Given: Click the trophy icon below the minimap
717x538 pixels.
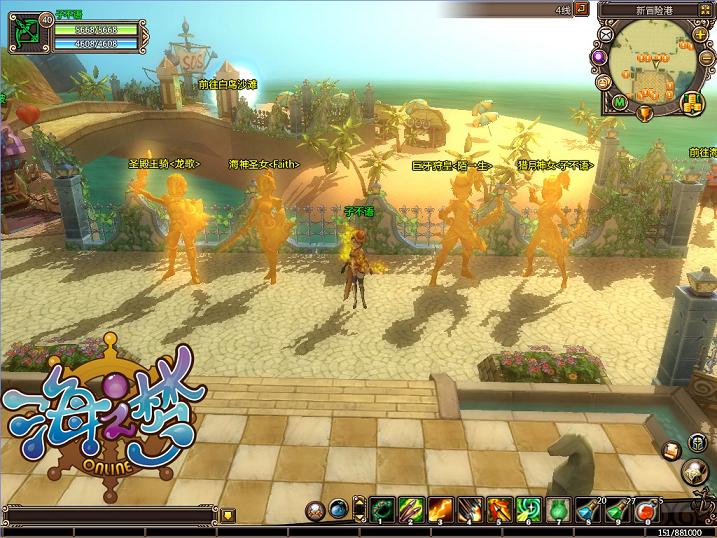Looking at the screenshot, I should 643,110.
